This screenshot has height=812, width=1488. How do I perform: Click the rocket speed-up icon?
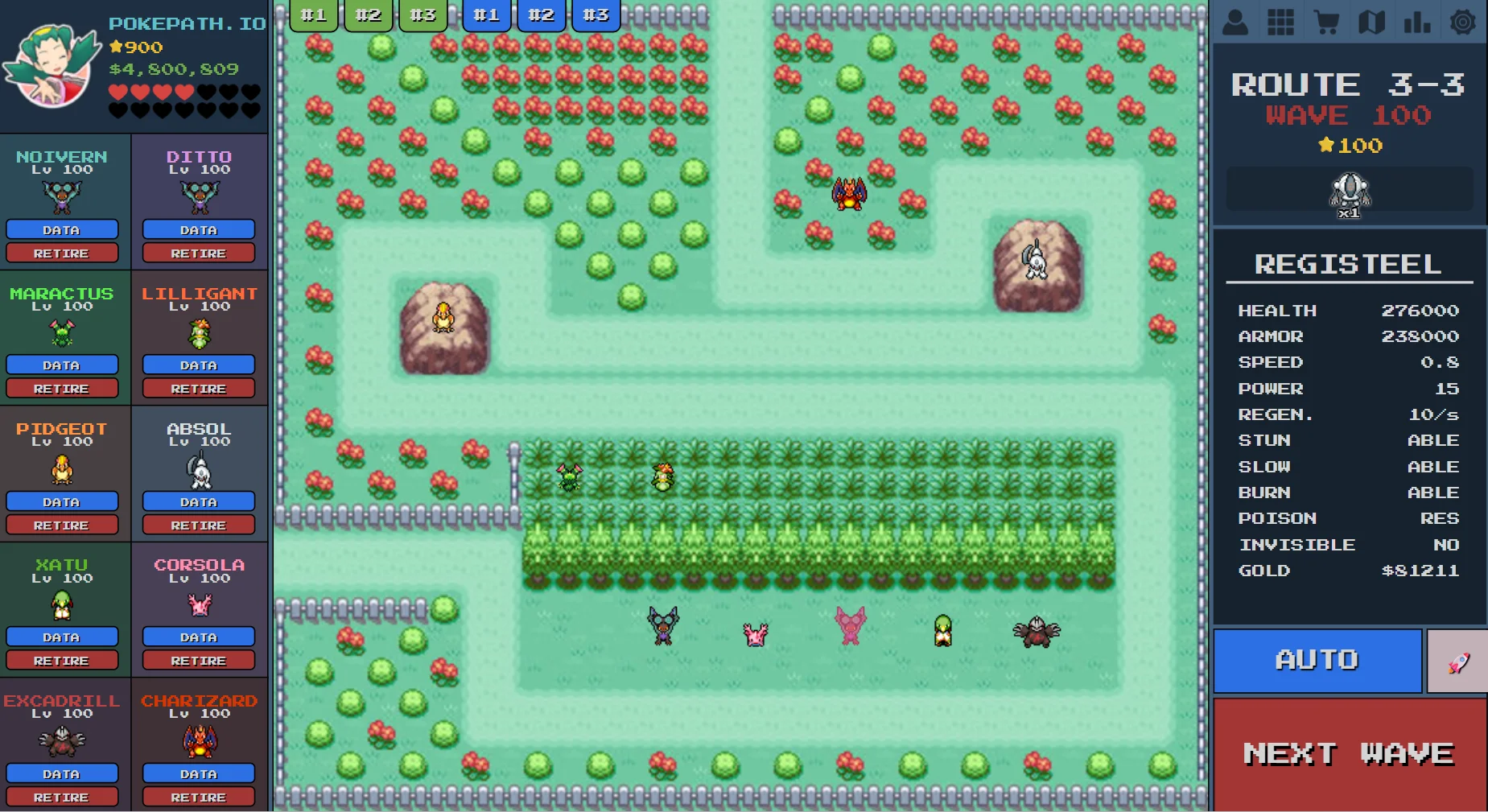[x=1457, y=660]
